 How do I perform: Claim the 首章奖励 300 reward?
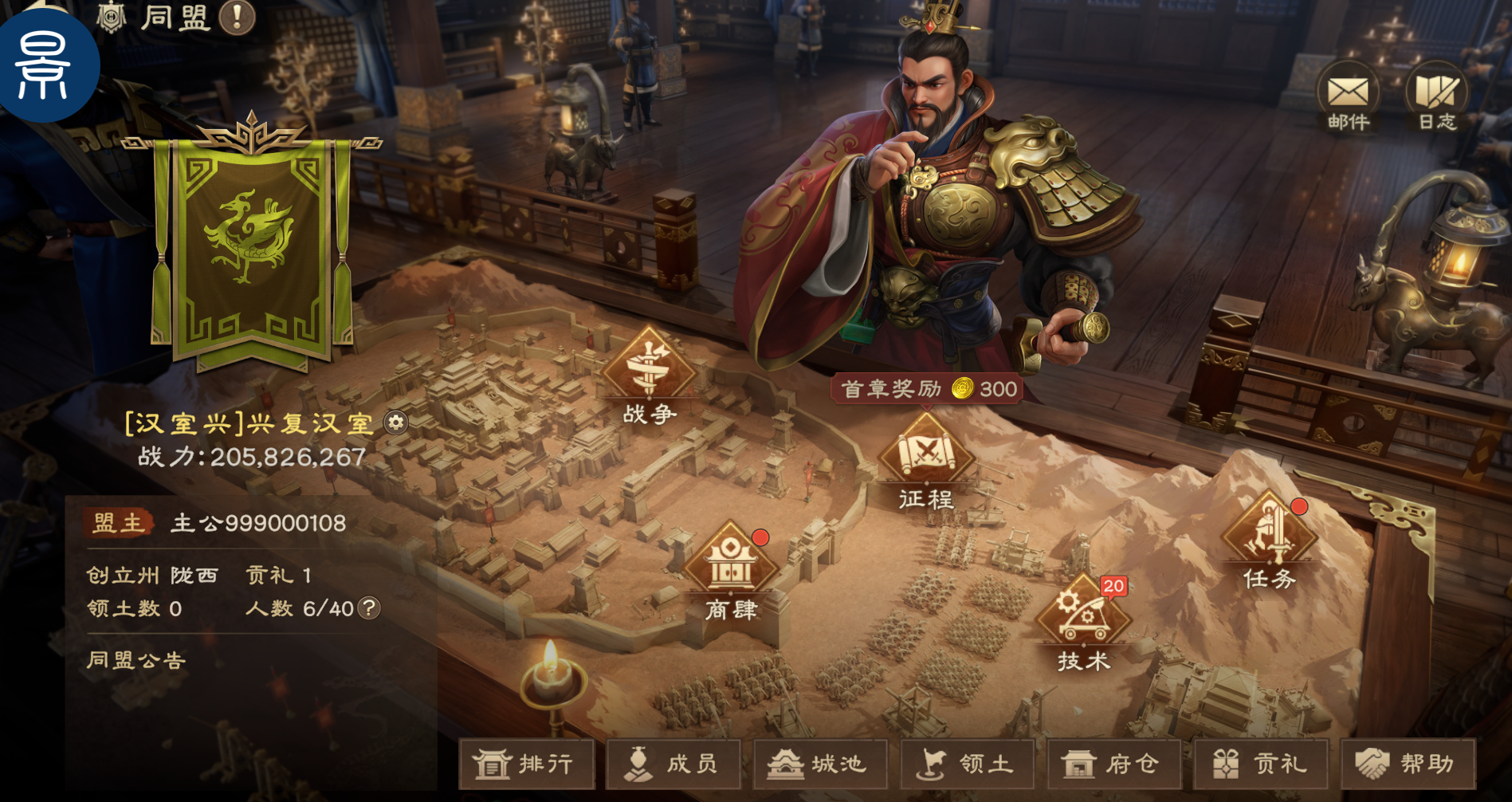point(929,389)
